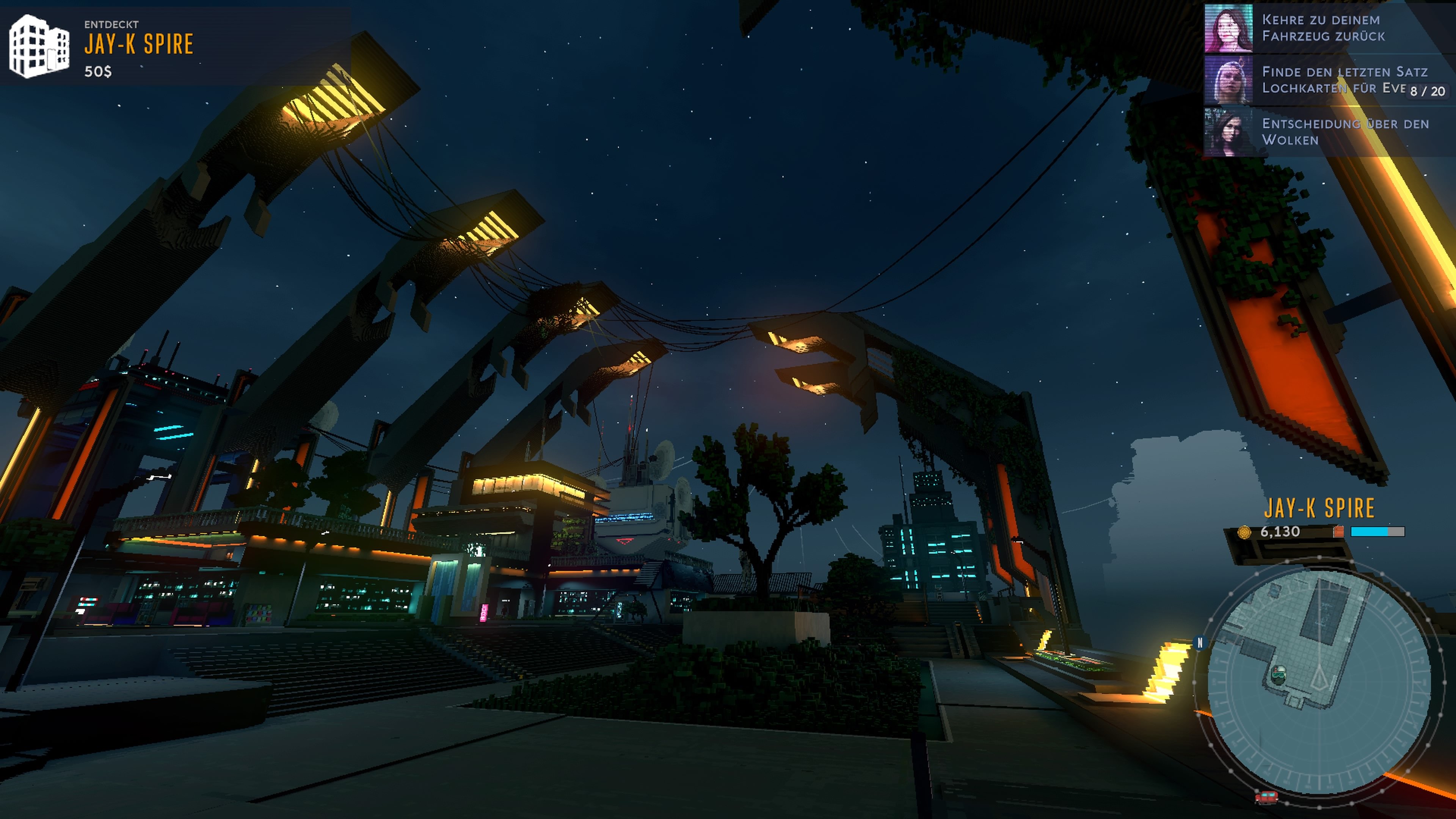Click the white building discovery icon
This screenshot has width=1456, height=819.
point(39,46)
